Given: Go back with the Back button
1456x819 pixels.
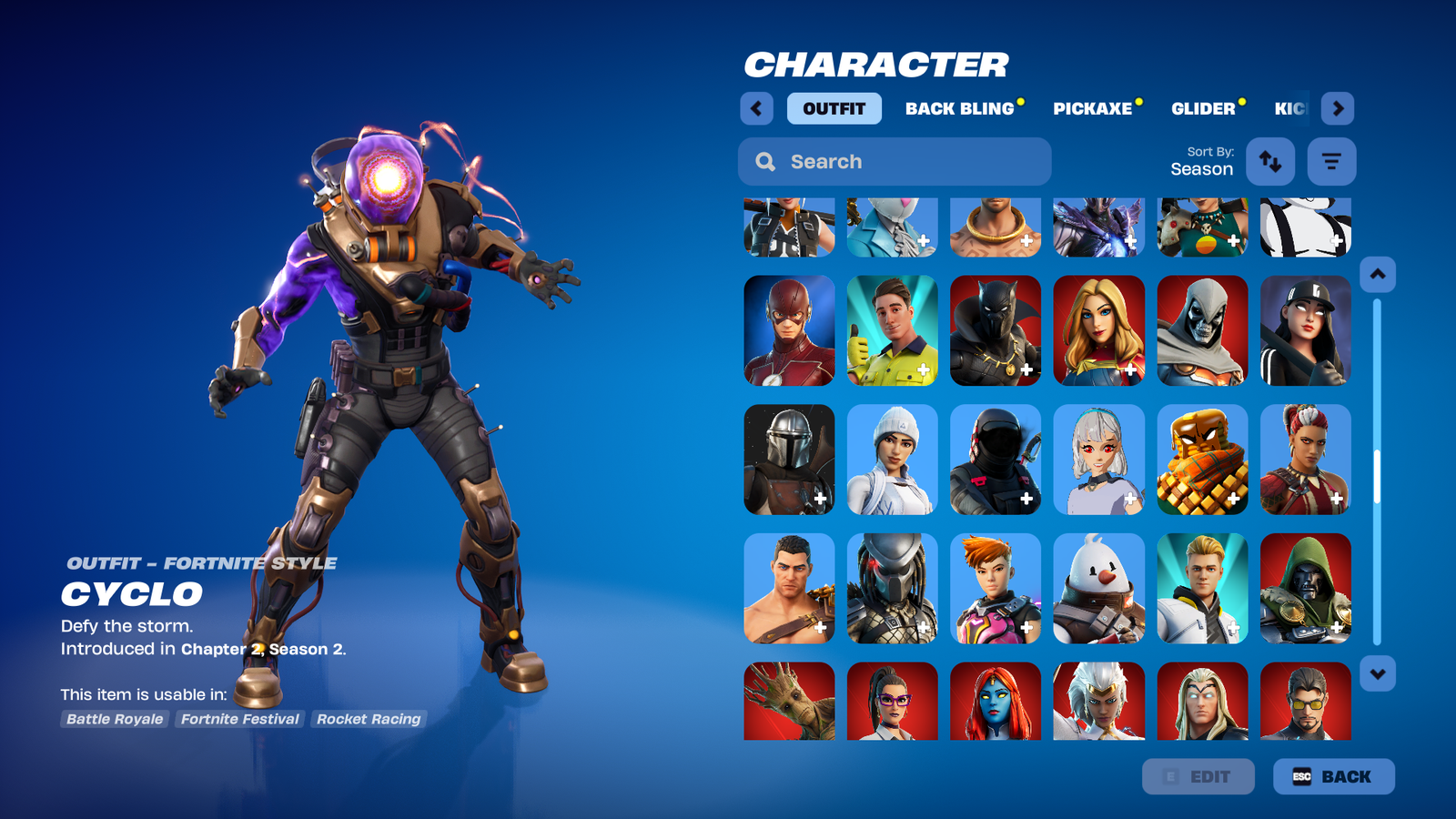Looking at the screenshot, I should click(x=1333, y=777).
